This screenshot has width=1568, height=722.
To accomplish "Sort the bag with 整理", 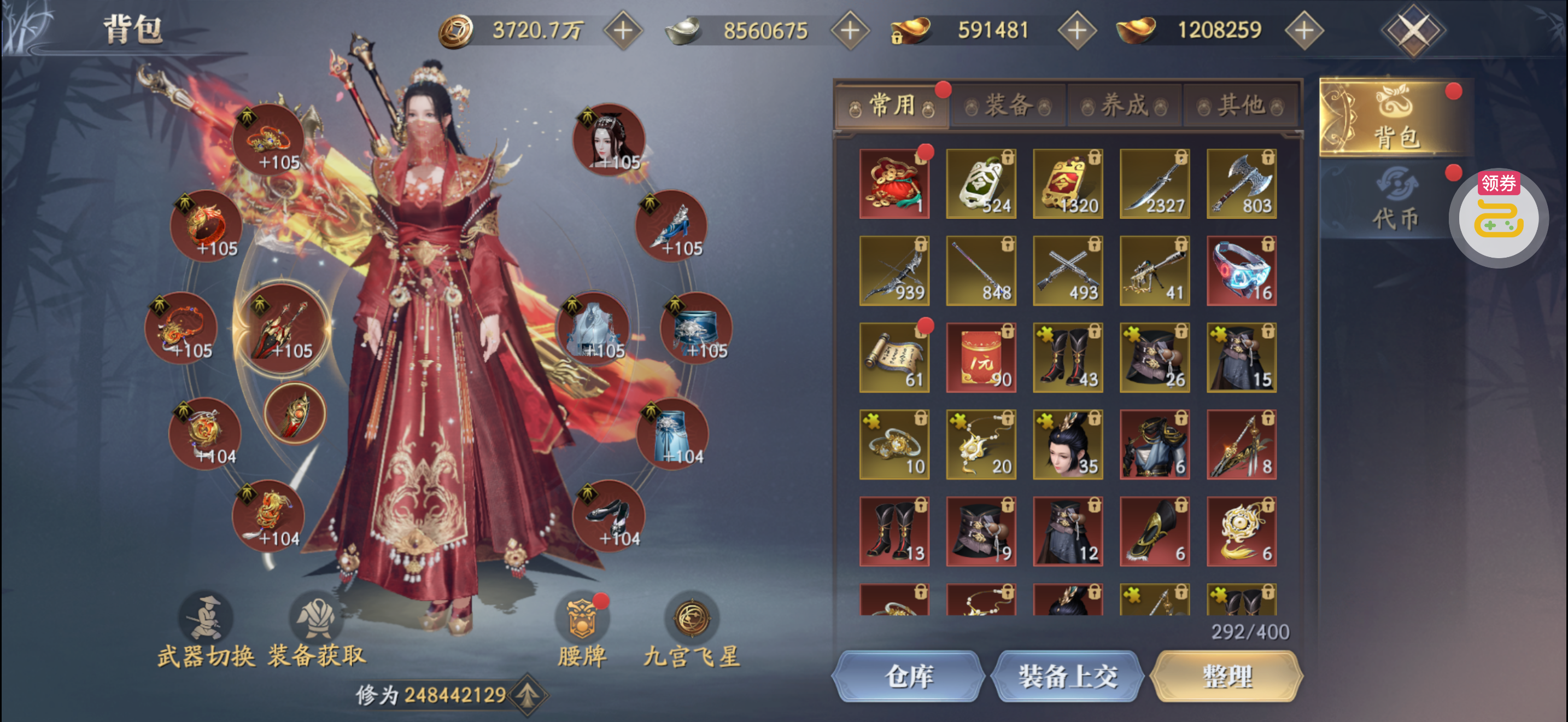I will coord(1227,677).
